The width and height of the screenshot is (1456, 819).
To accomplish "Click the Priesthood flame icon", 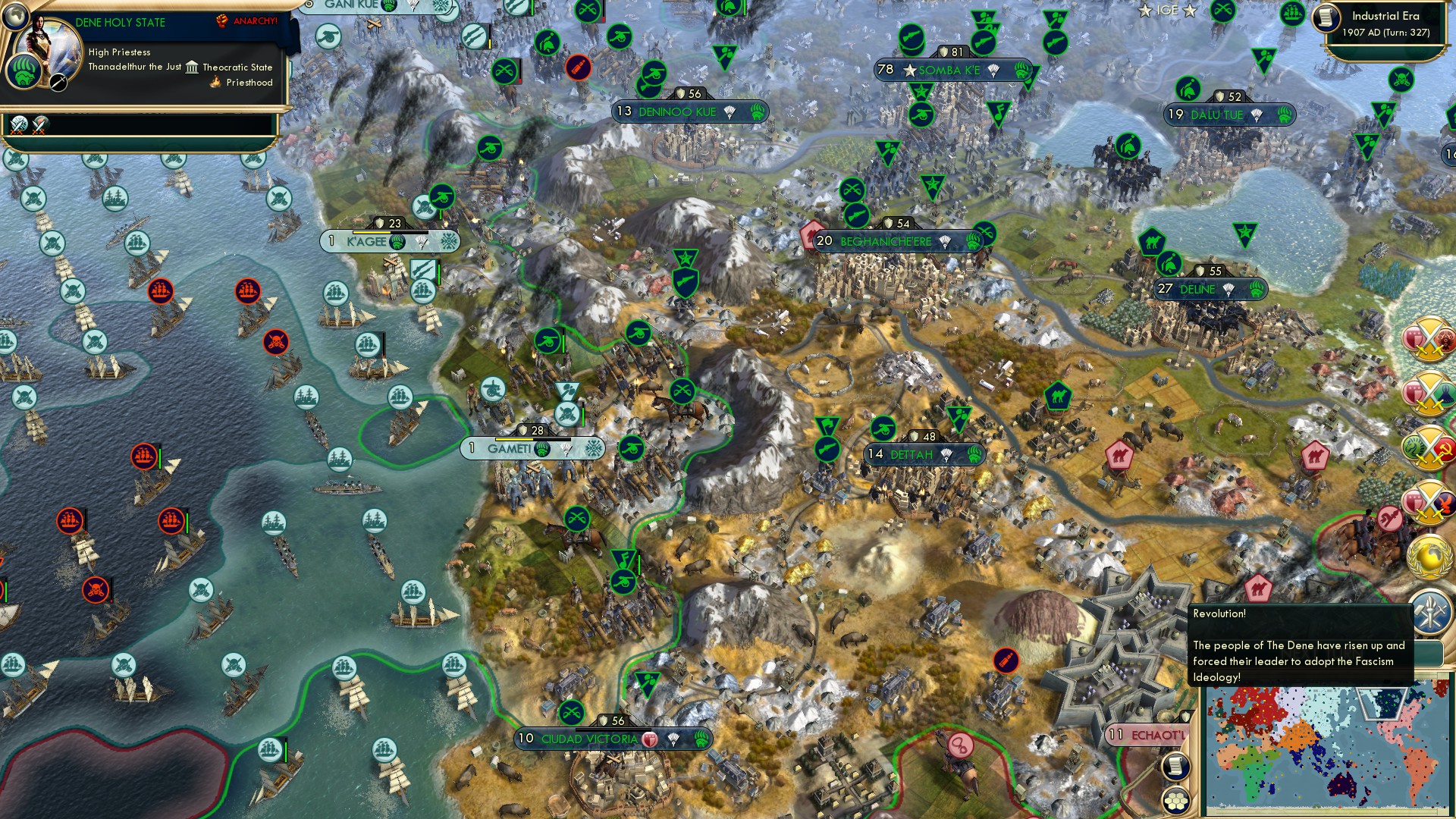I will (x=215, y=82).
